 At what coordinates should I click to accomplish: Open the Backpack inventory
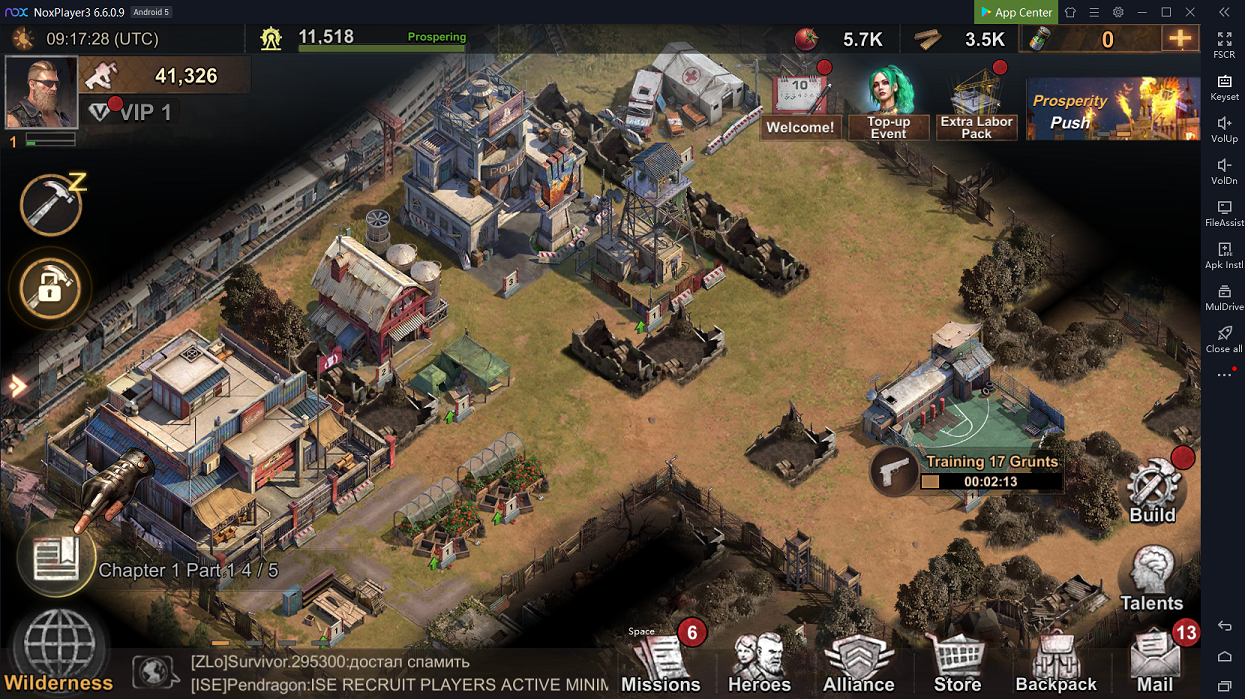1056,660
